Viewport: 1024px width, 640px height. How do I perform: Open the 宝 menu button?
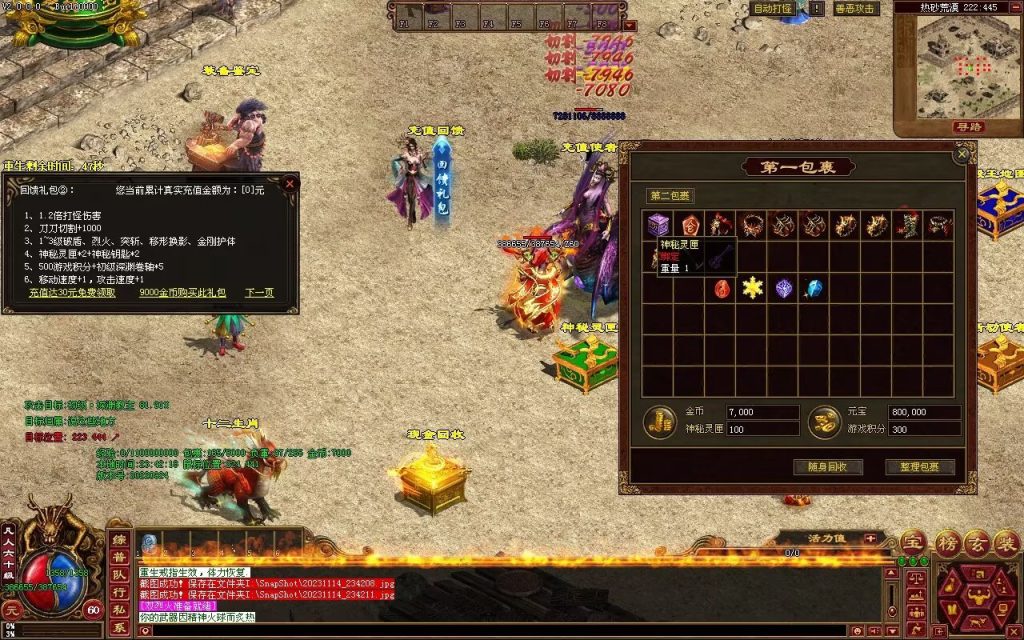(x=914, y=543)
